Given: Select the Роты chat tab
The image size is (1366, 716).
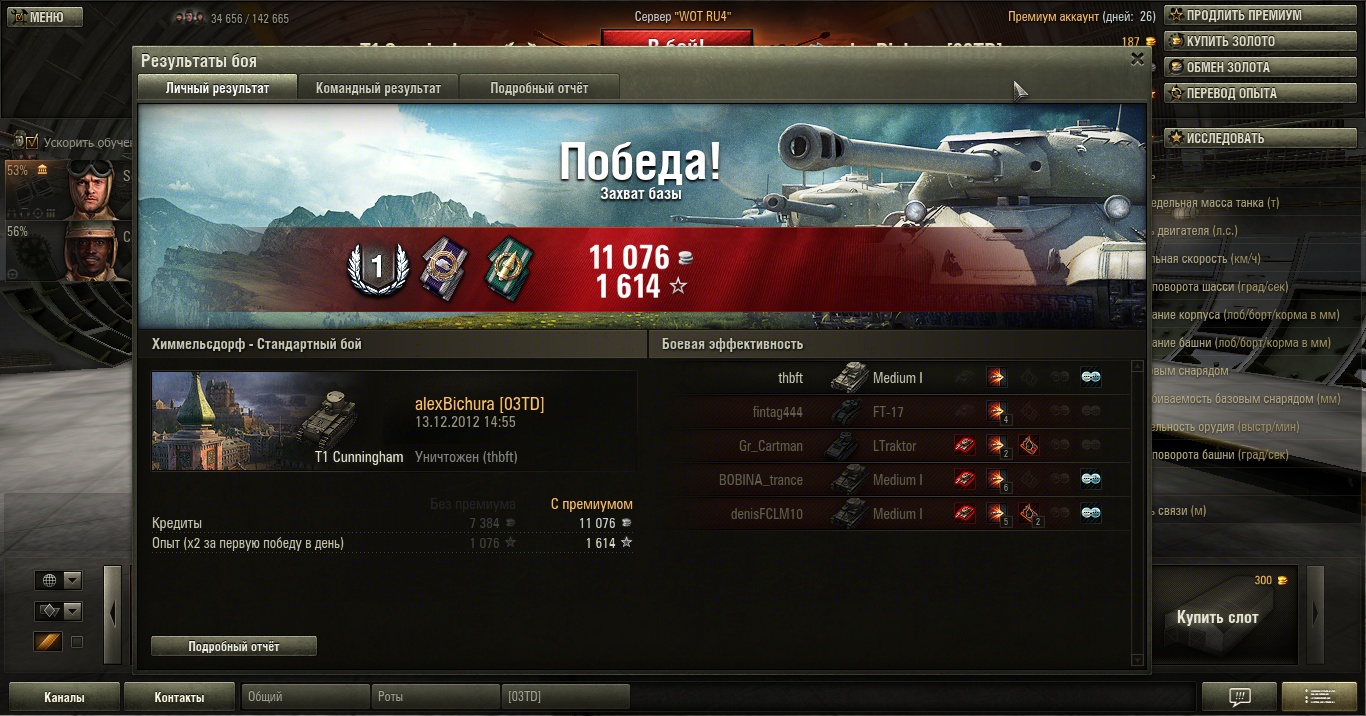Looking at the screenshot, I should pyautogui.click(x=435, y=697).
